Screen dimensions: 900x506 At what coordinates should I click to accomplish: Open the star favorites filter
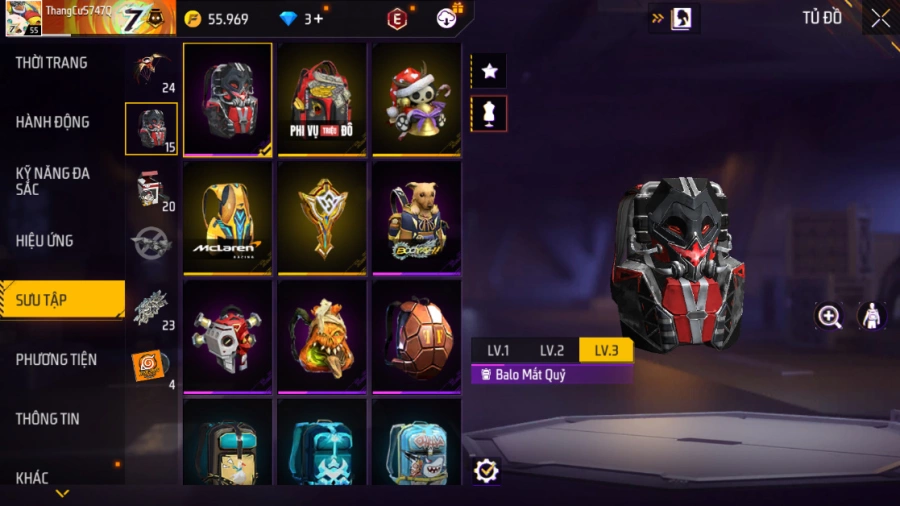coord(490,71)
